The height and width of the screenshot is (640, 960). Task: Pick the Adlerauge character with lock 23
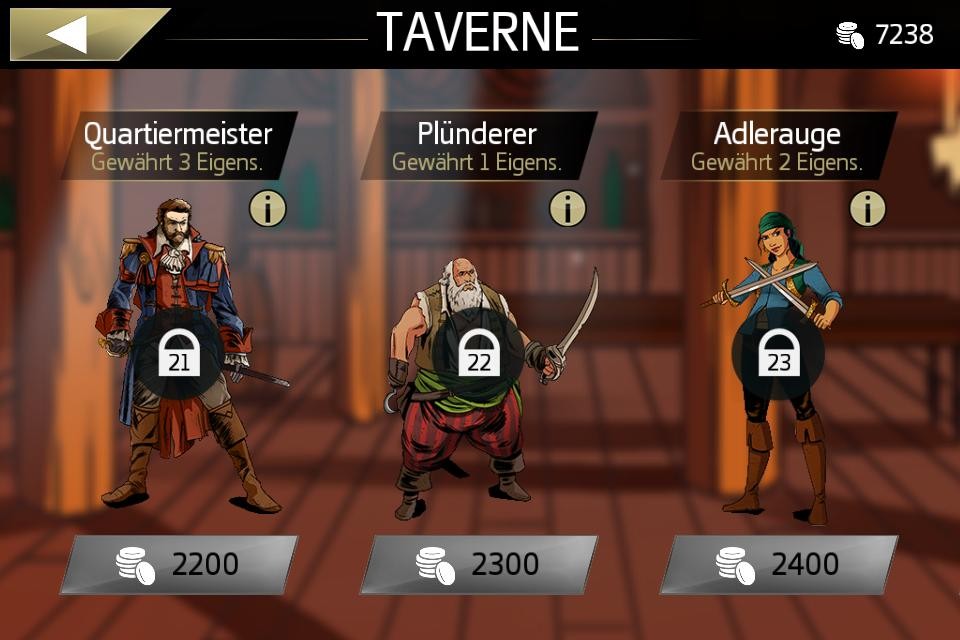pyautogui.click(x=779, y=355)
